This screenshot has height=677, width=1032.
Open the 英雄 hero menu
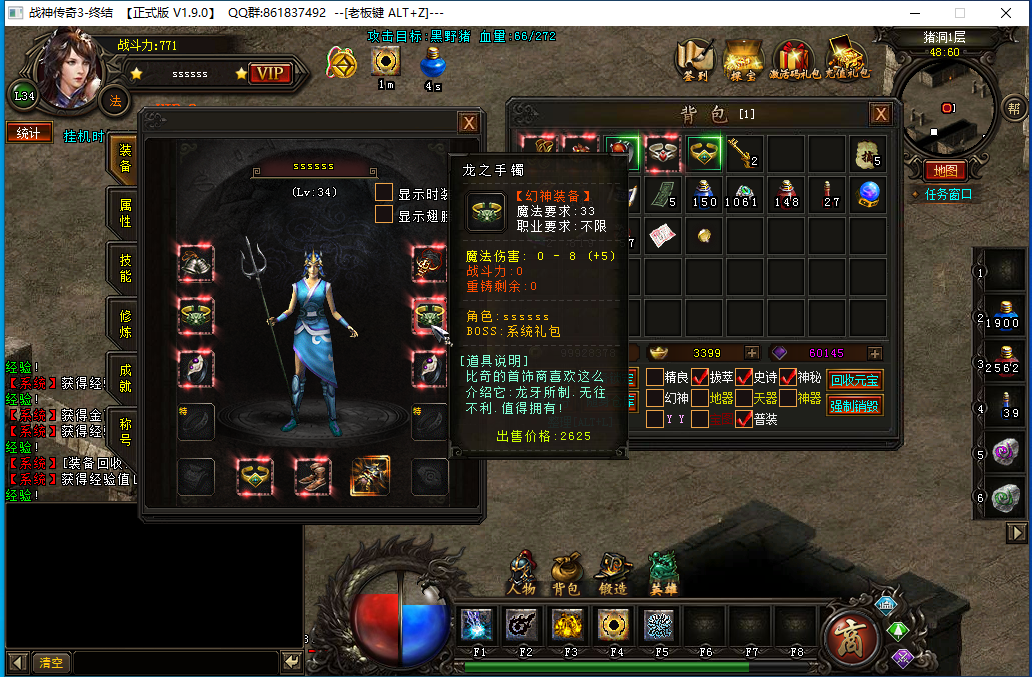[x=663, y=573]
